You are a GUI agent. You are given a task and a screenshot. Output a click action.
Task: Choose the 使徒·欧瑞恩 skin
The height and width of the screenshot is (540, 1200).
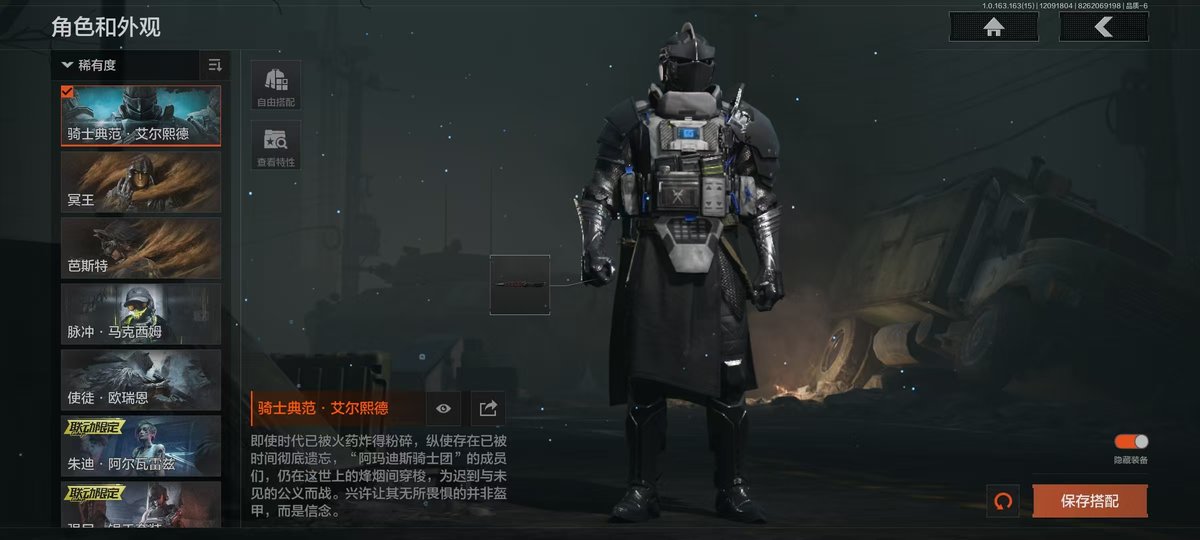[141, 380]
